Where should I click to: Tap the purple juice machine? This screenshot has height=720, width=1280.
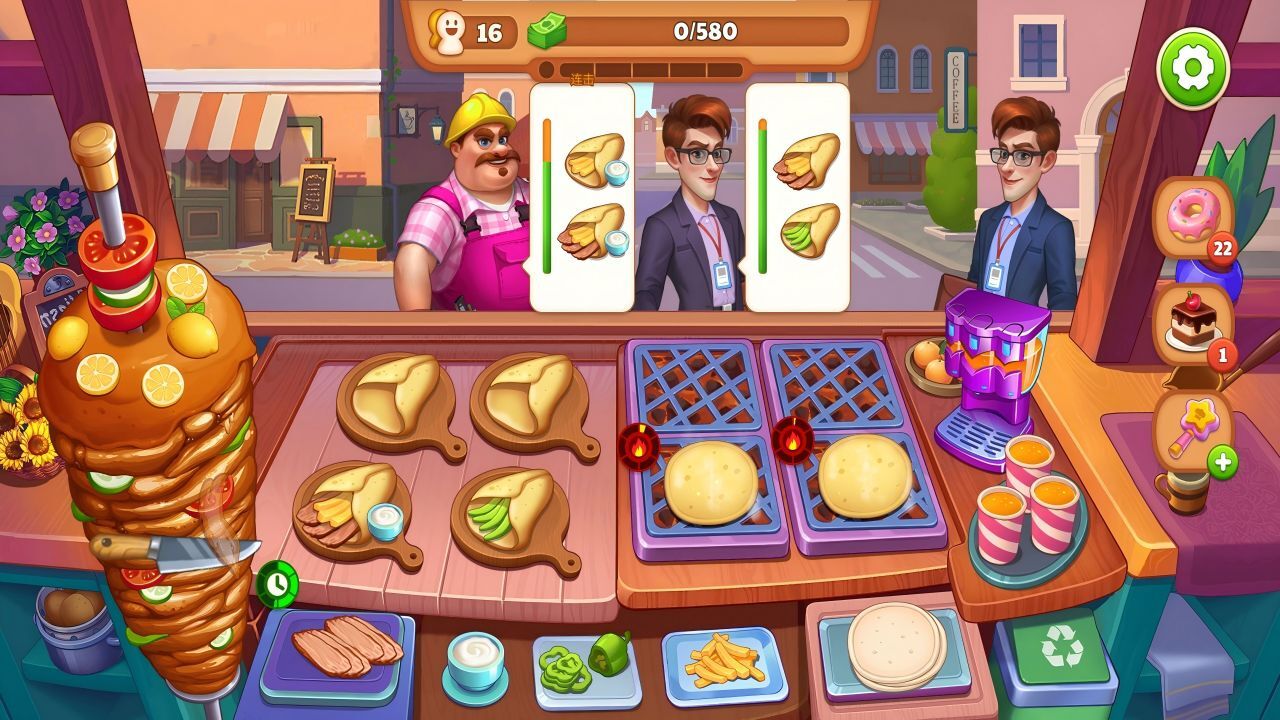(990, 375)
